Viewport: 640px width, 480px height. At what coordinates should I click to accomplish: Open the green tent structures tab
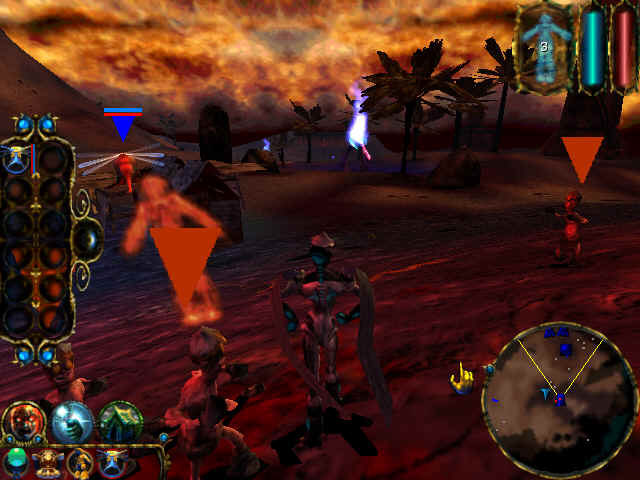[120, 420]
